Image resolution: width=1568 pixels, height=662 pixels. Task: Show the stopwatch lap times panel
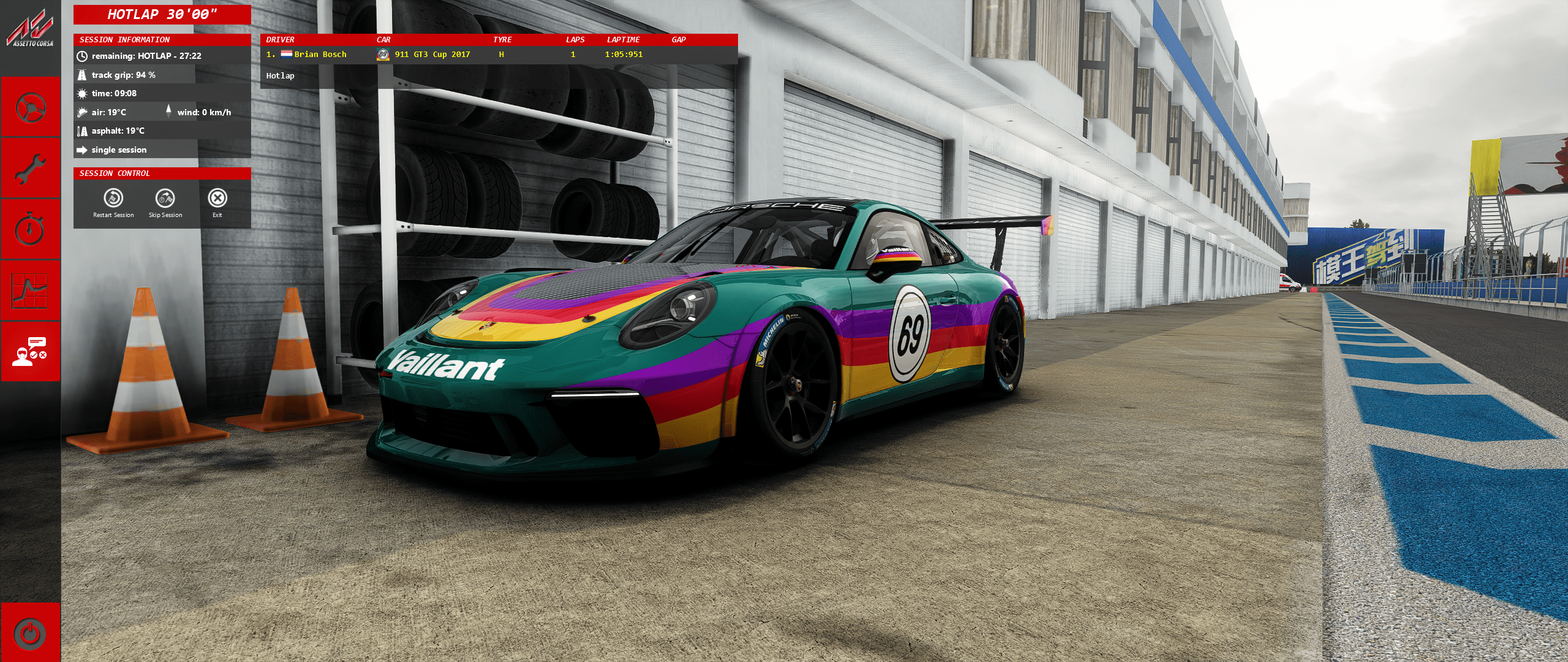coord(30,230)
